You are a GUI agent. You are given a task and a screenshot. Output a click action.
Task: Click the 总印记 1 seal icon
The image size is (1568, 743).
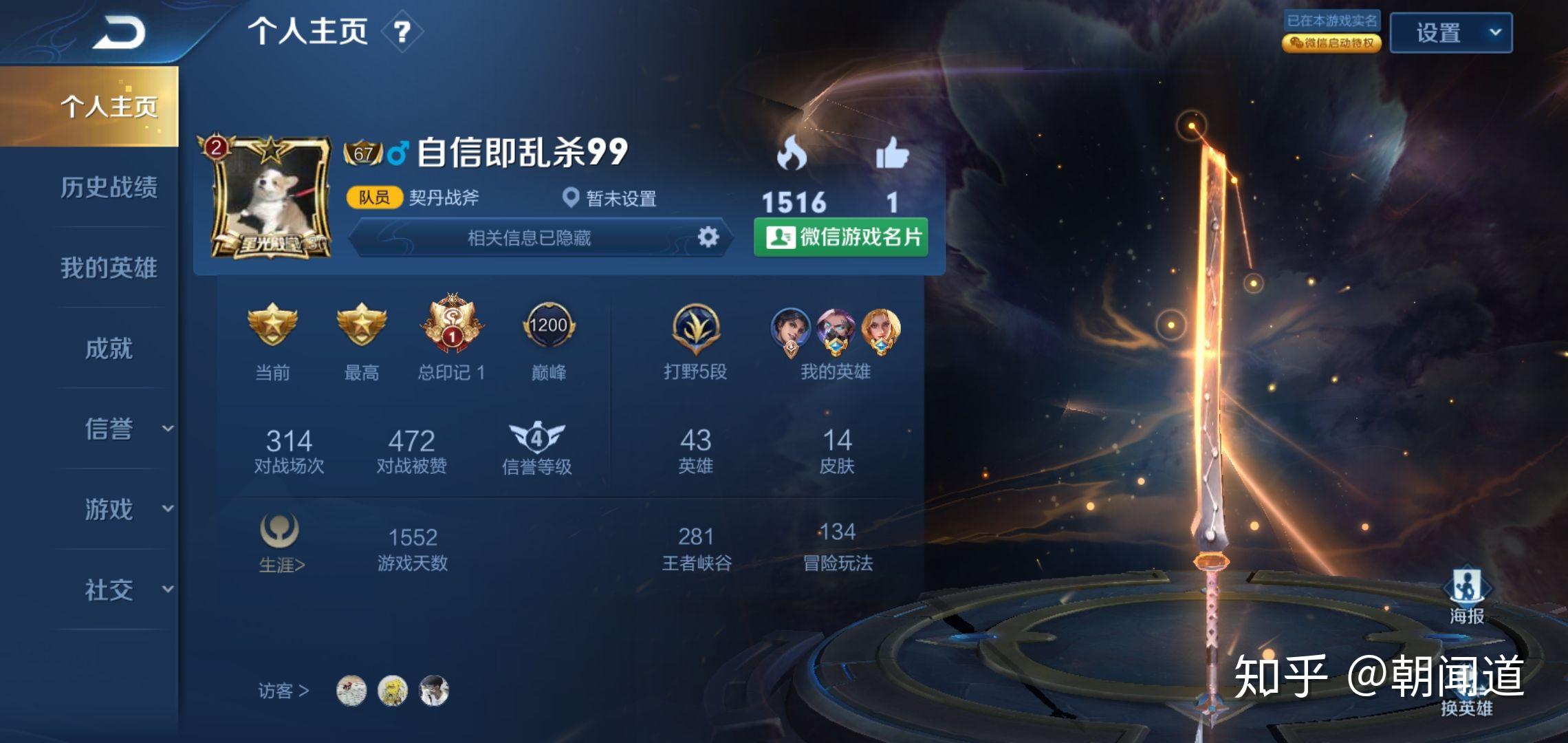(x=452, y=323)
